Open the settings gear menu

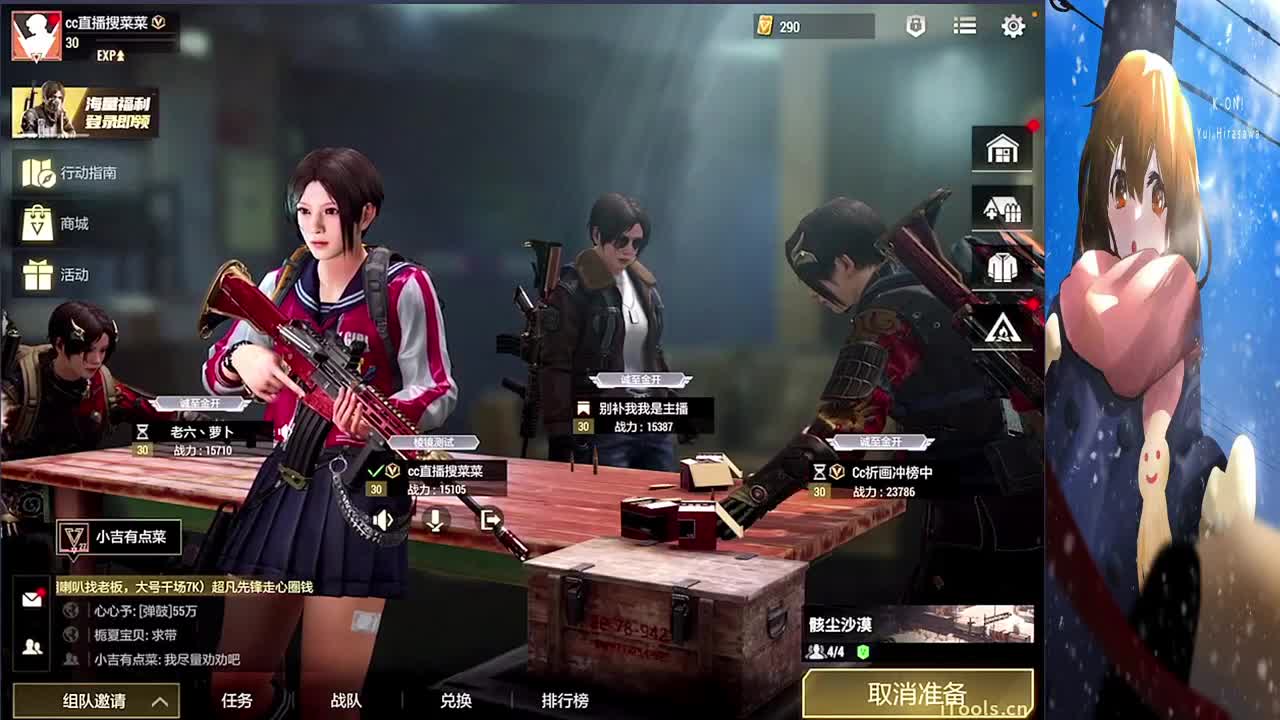click(1013, 27)
